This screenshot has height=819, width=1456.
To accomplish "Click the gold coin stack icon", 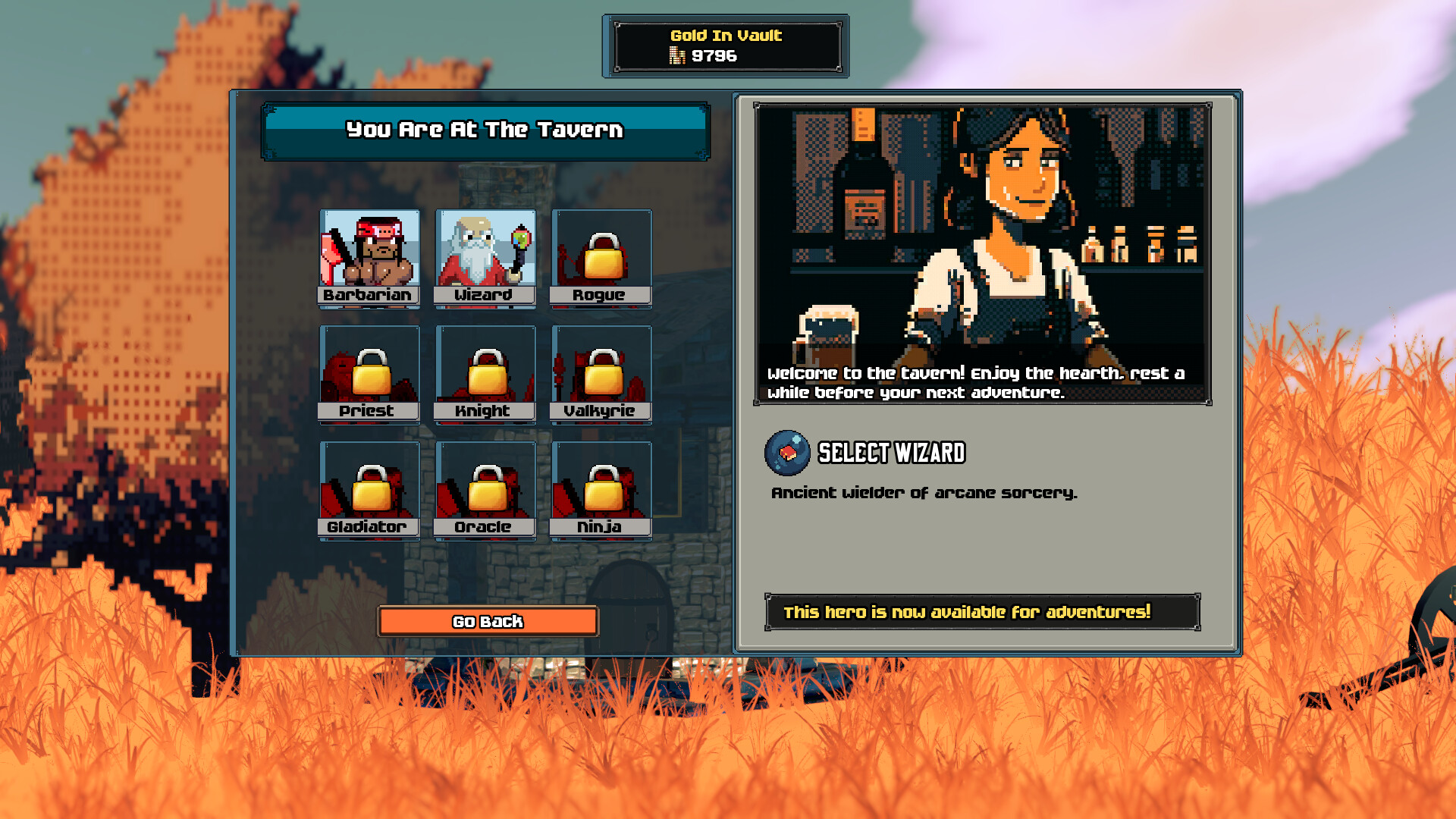I will (x=677, y=54).
